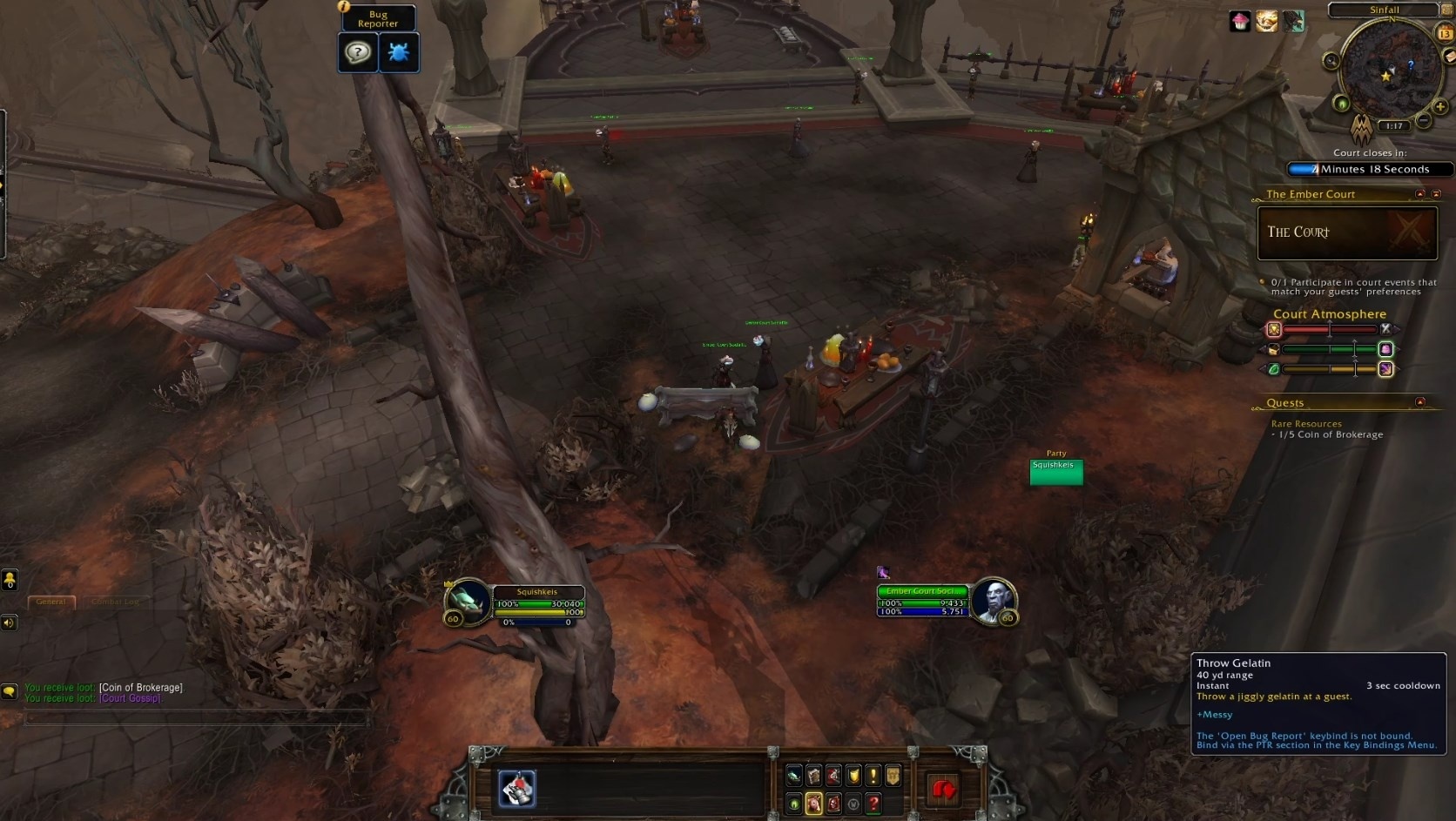This screenshot has height=821, width=1456.
Task: Select Squishkels in the party frame
Action: pyautogui.click(x=1055, y=471)
